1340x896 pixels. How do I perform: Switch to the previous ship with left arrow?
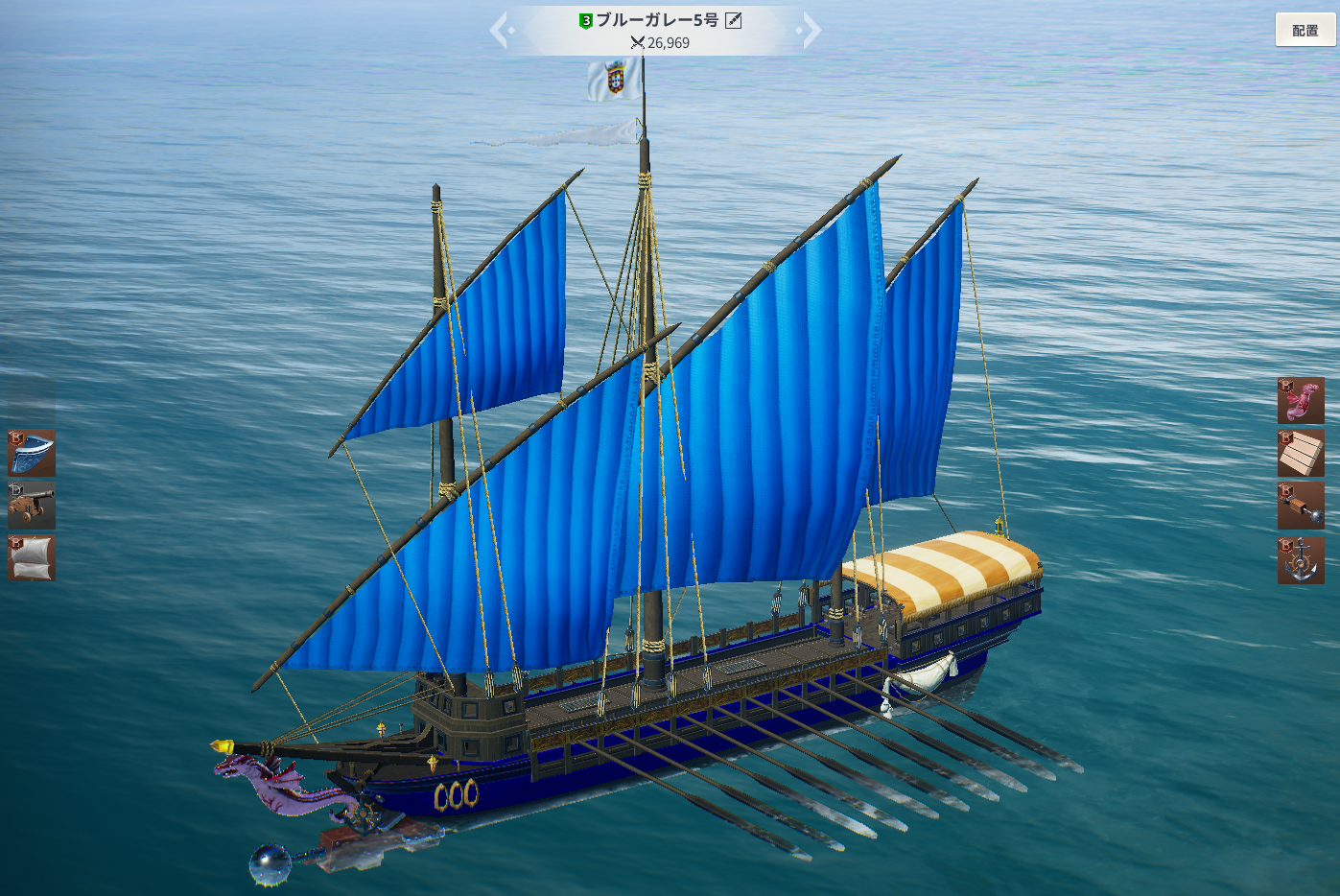pos(501,31)
